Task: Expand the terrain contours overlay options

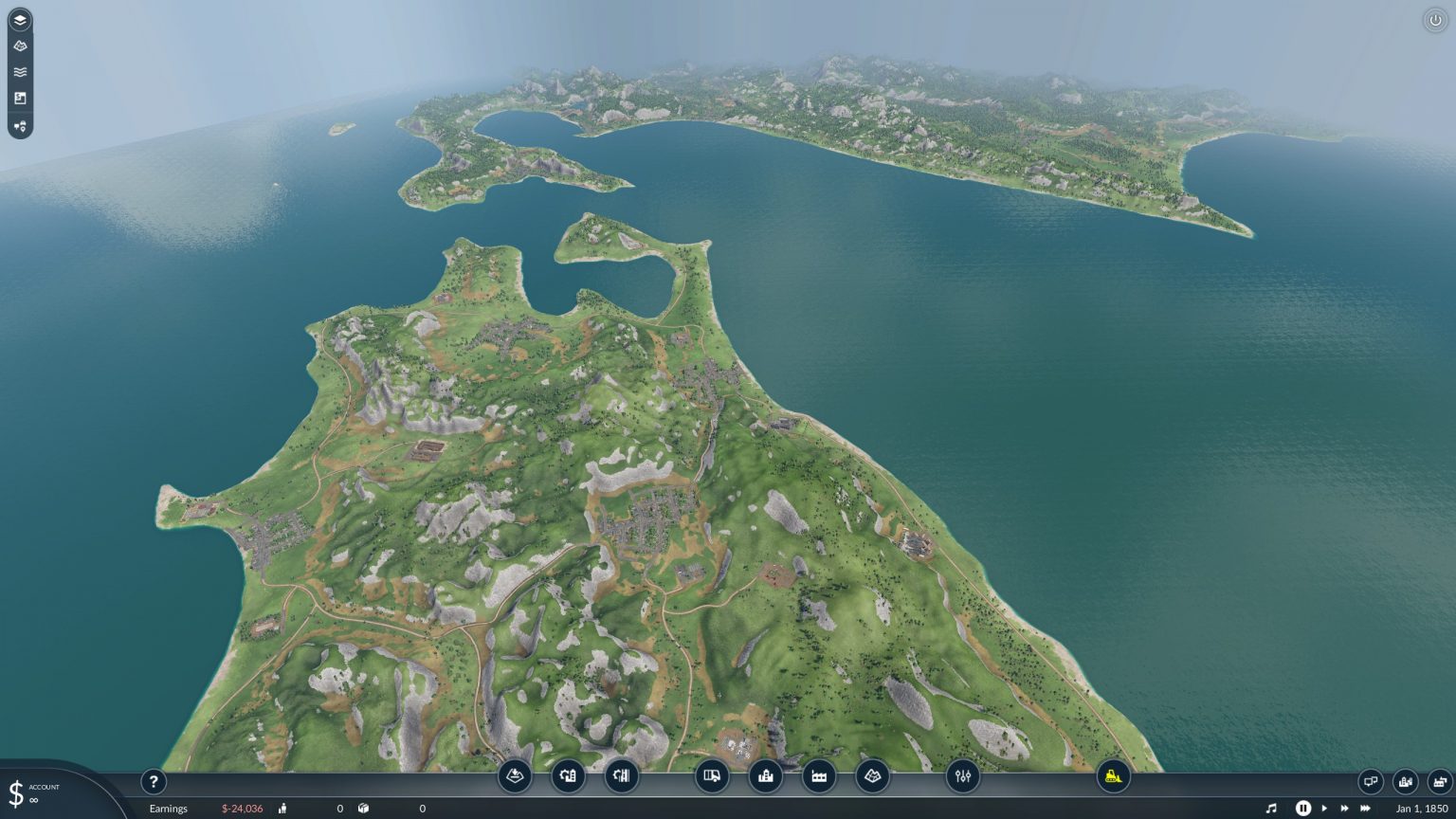Action: pos(21,45)
